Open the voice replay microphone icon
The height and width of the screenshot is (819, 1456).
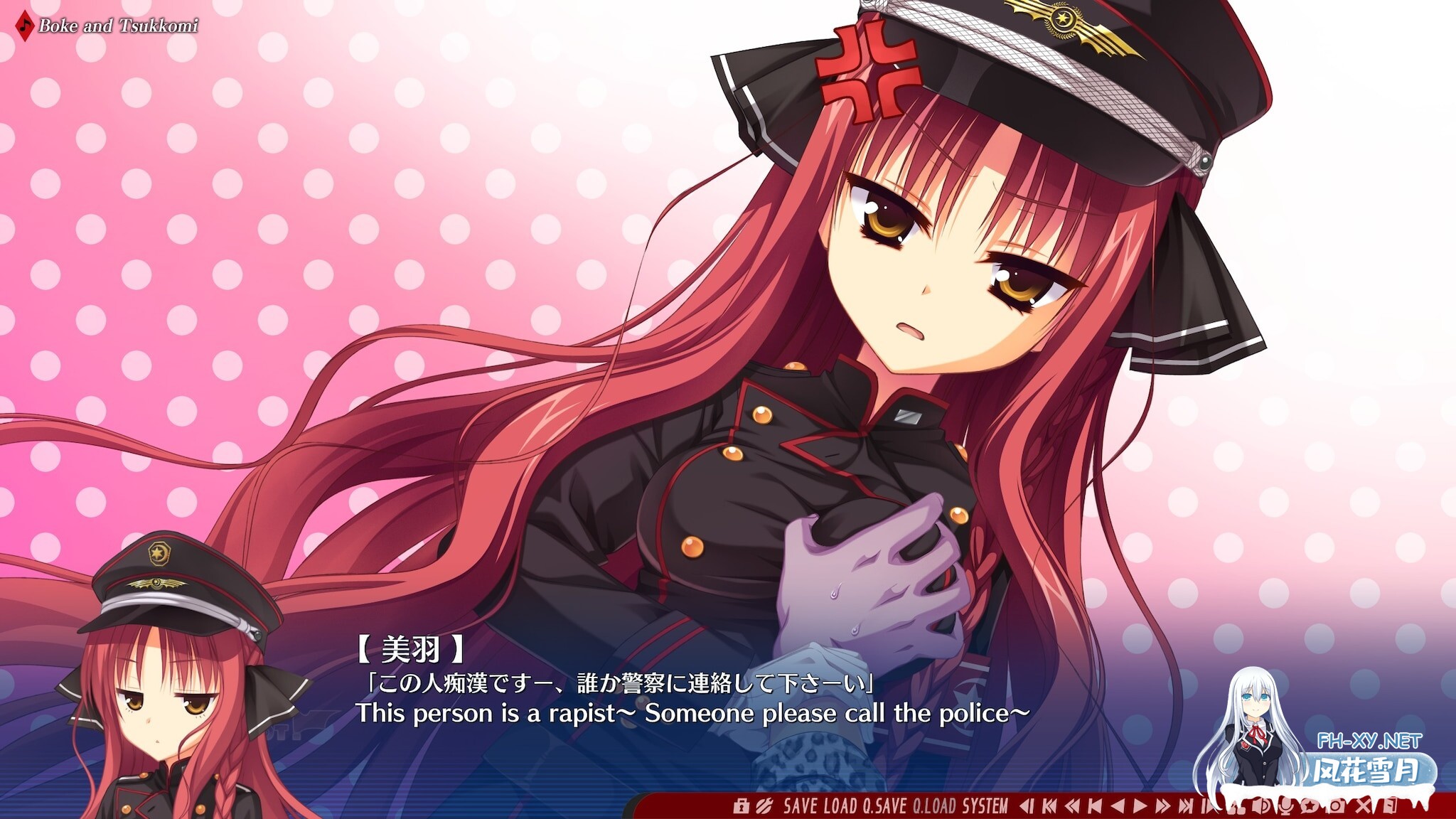(1286, 806)
